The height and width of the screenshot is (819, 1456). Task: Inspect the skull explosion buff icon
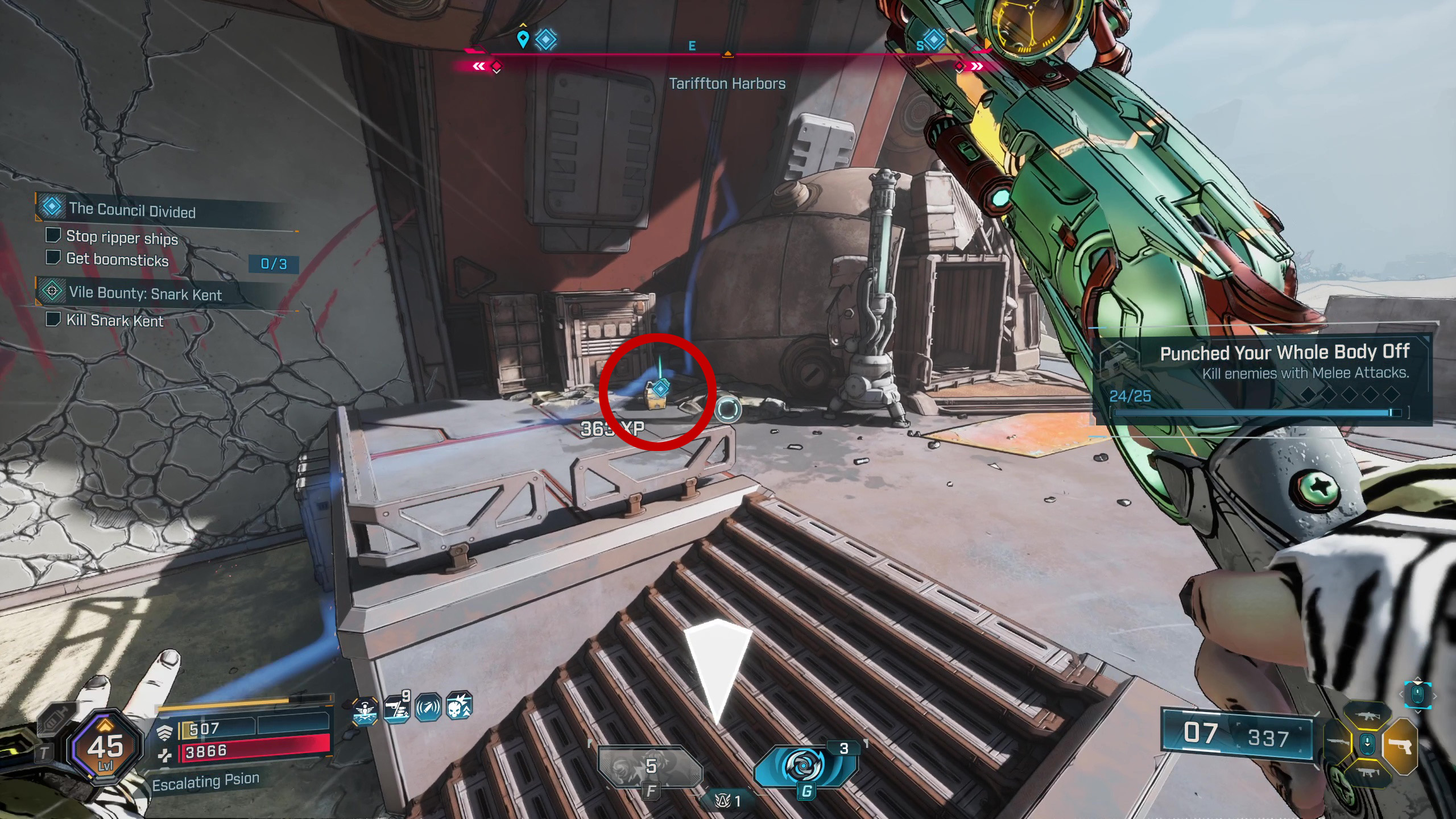[x=459, y=706]
